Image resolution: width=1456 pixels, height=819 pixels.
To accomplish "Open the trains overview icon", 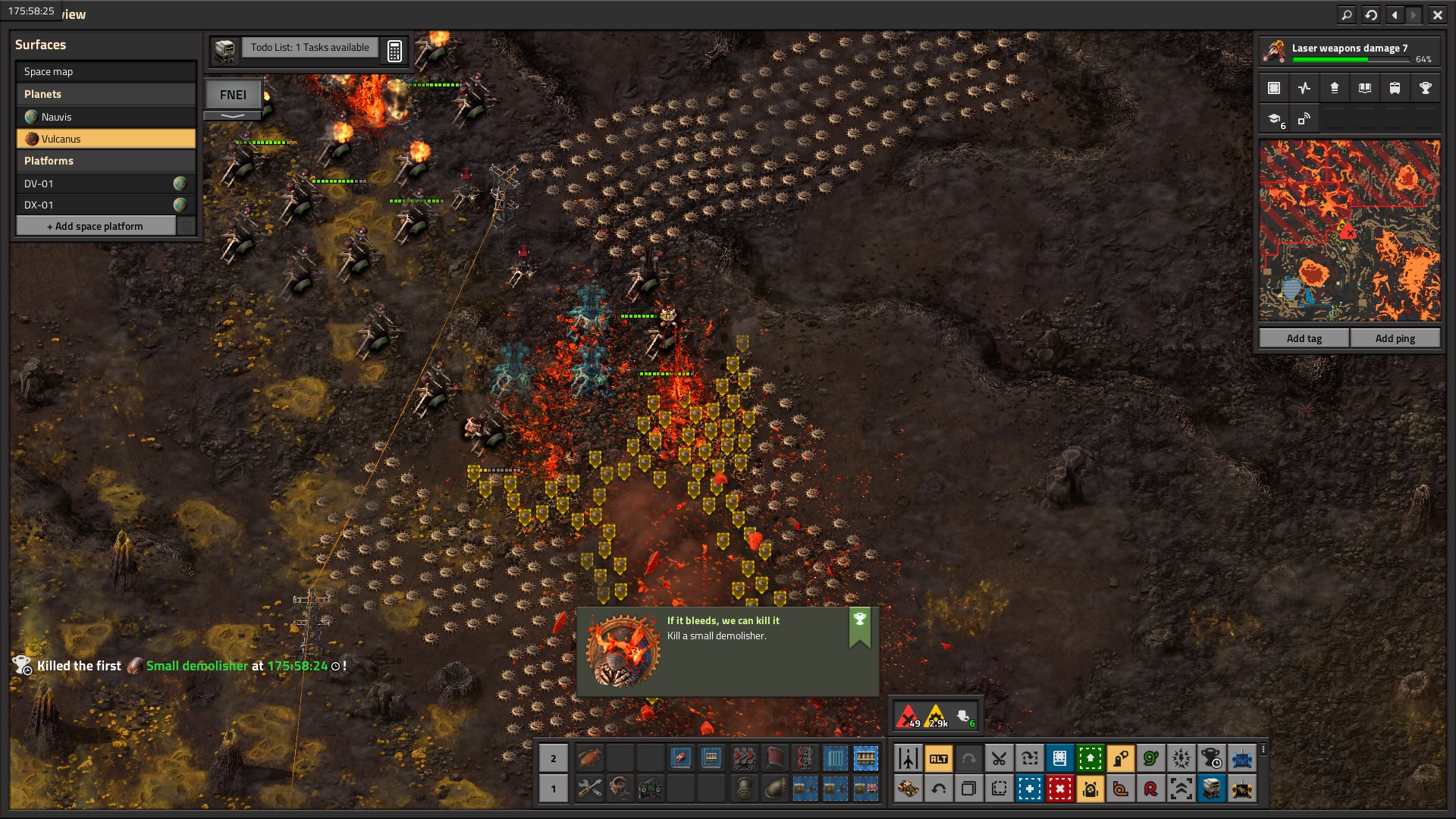I will point(1395,88).
